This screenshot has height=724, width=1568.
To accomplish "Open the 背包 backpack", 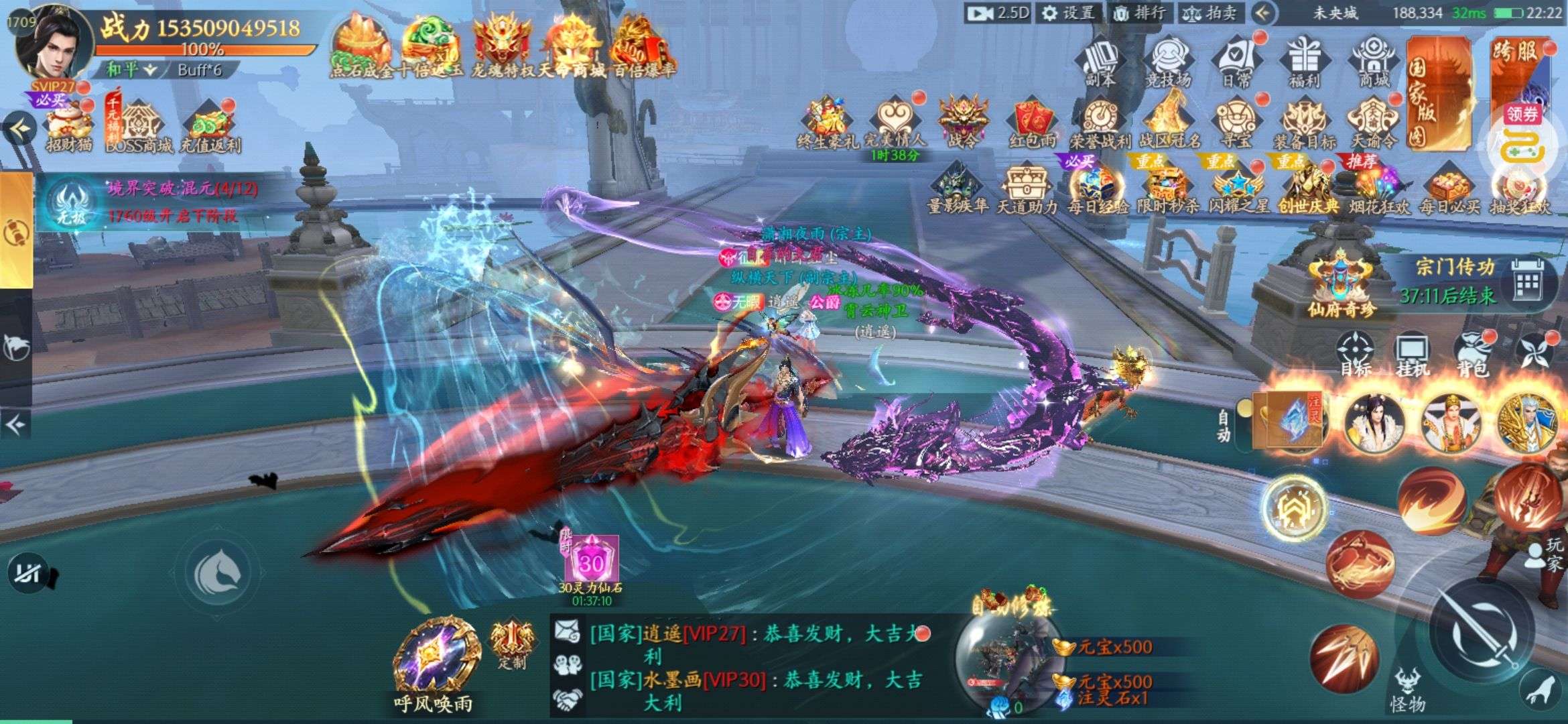I will click(x=1472, y=354).
